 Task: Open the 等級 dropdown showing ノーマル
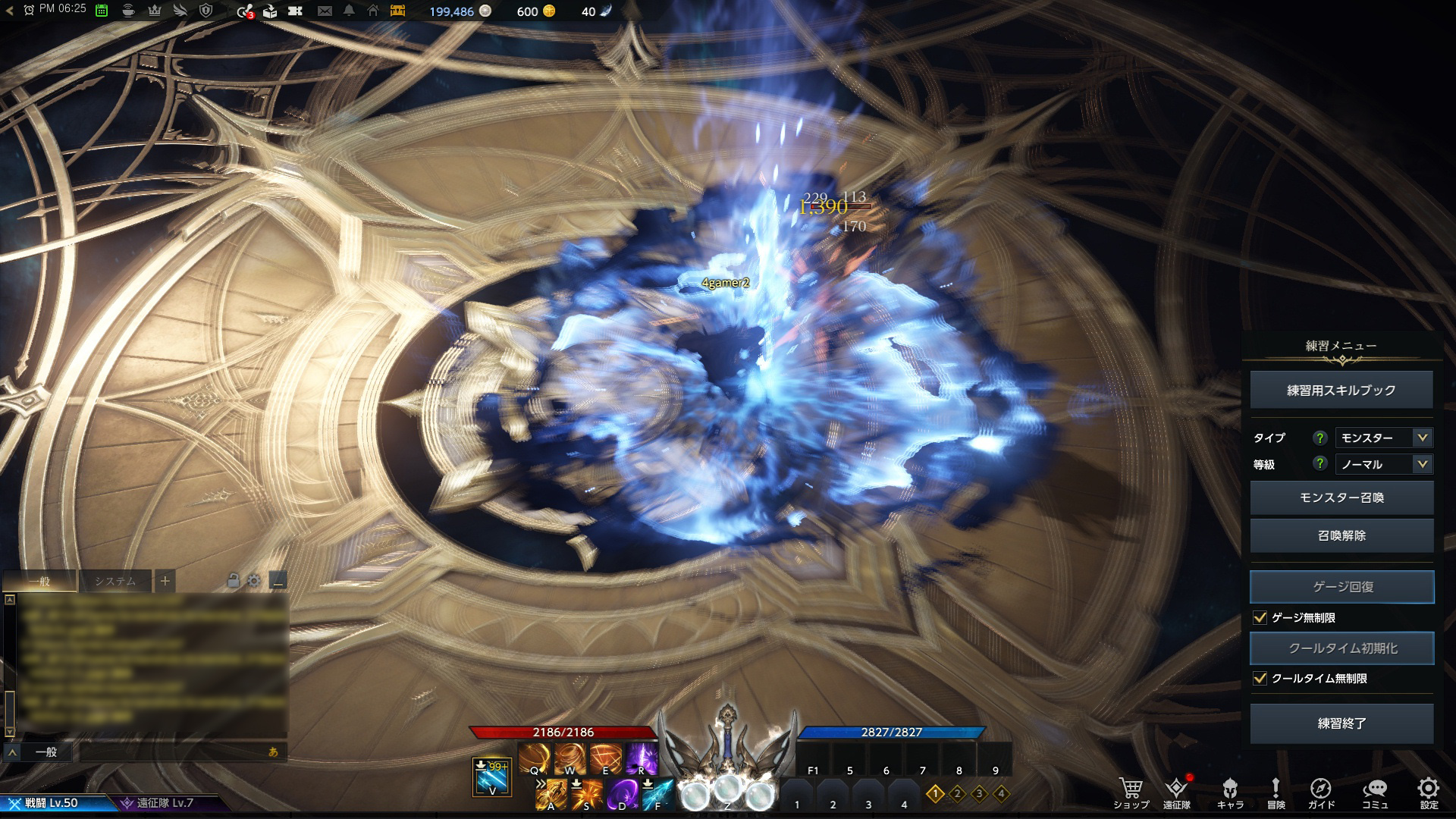click(1383, 464)
